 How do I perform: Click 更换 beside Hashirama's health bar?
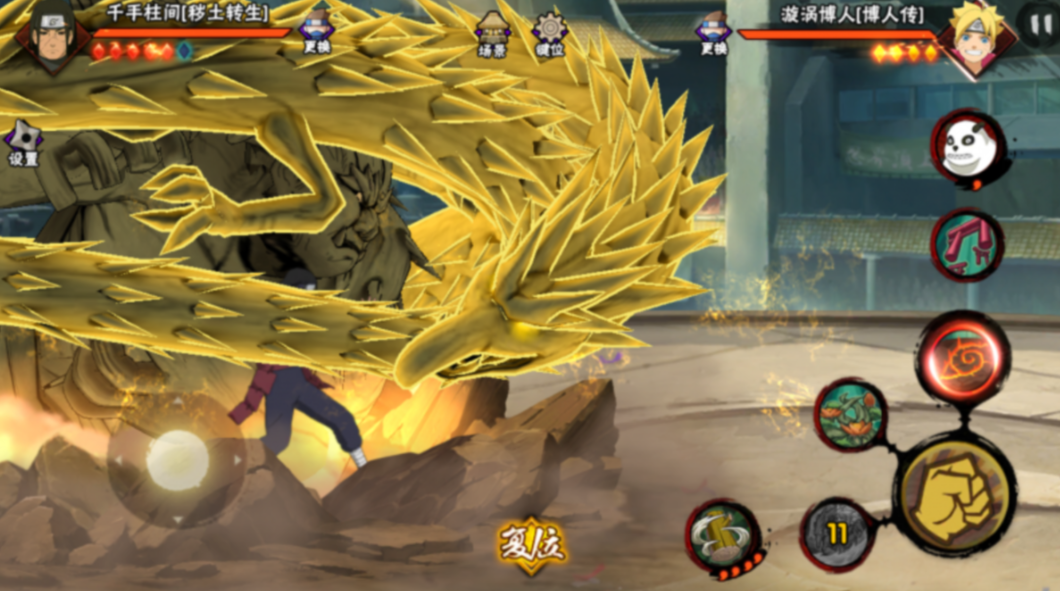[x=317, y=30]
